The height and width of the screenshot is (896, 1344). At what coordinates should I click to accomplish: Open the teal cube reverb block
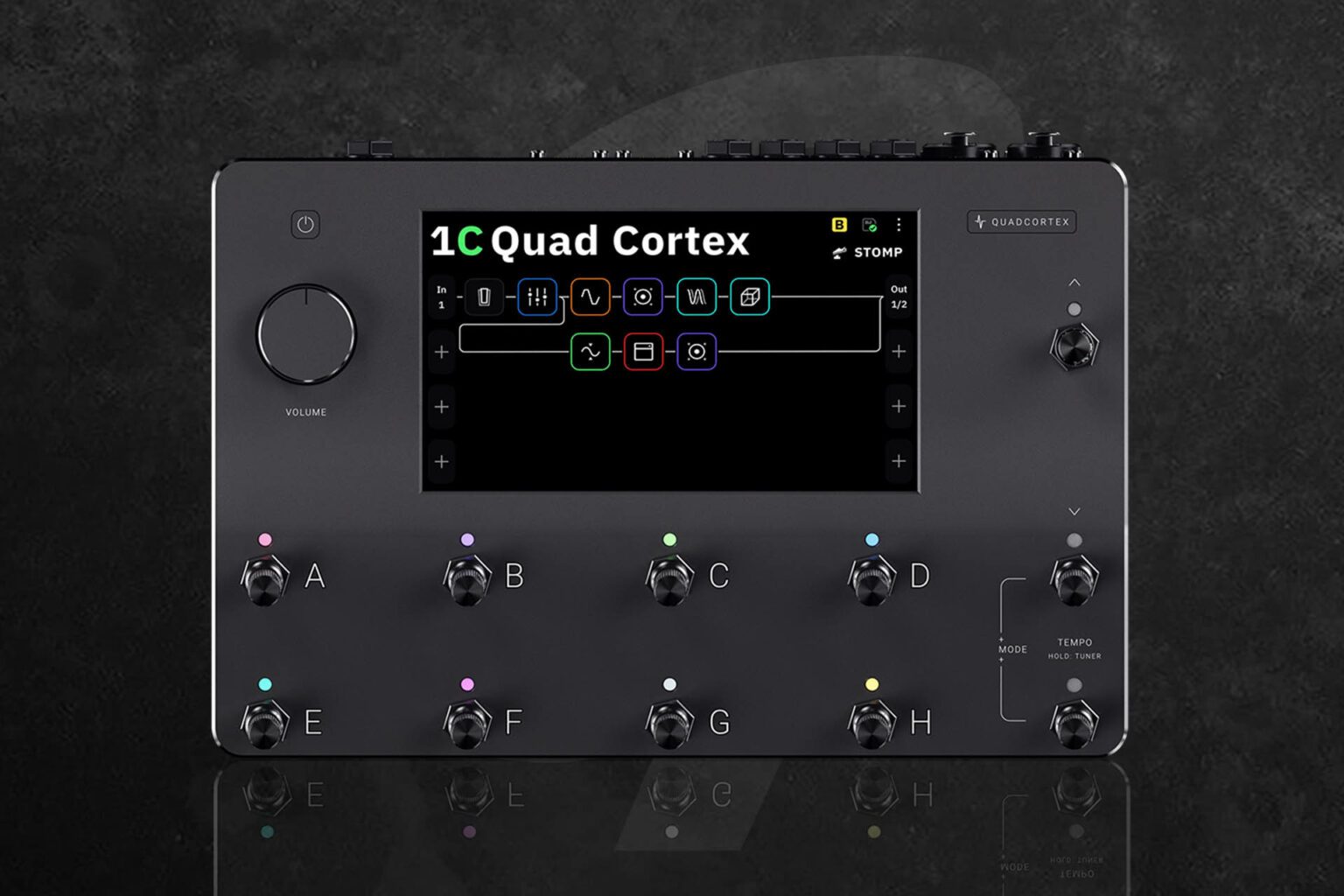coord(749,297)
